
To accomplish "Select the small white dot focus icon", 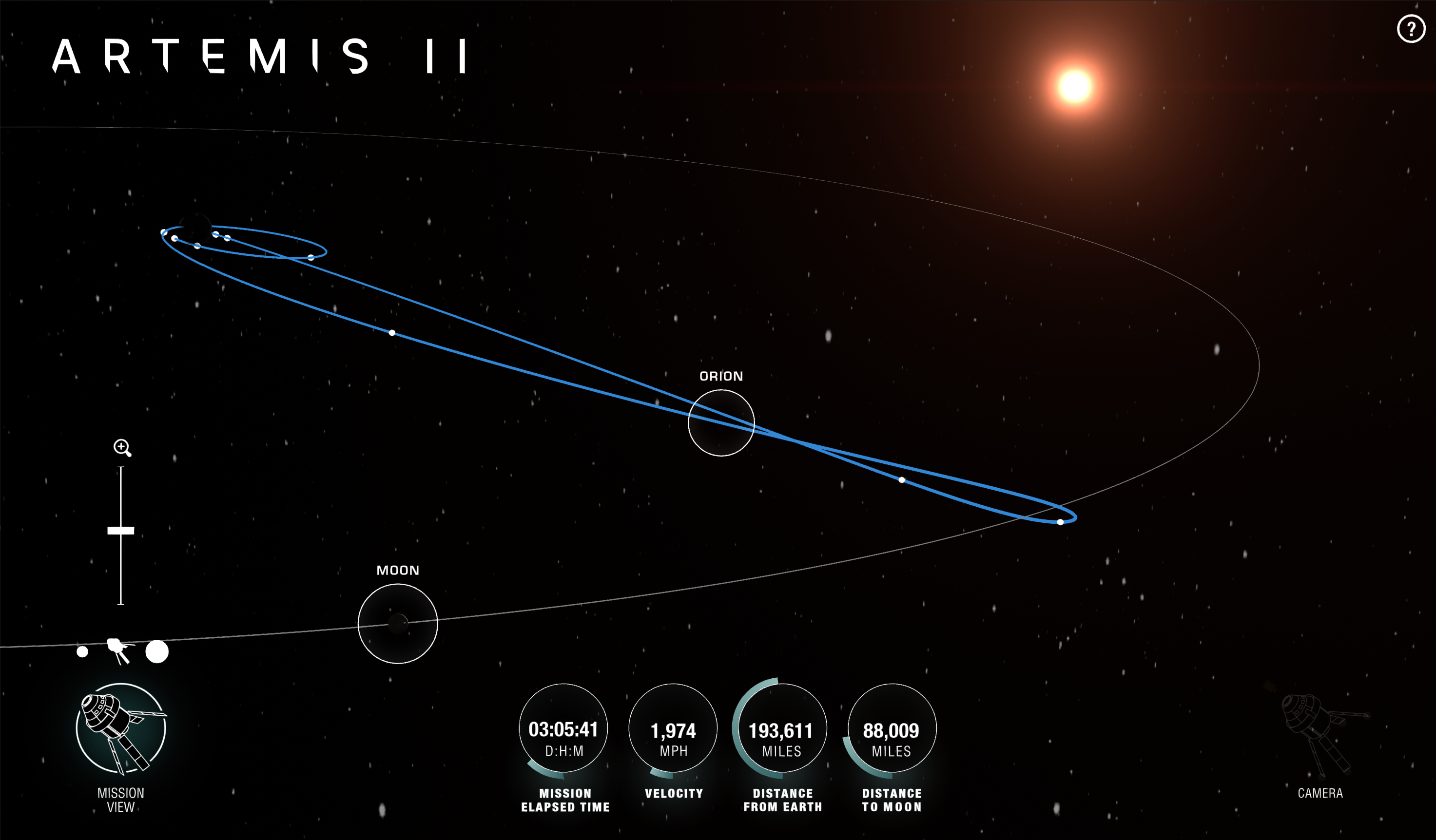I will (83, 651).
